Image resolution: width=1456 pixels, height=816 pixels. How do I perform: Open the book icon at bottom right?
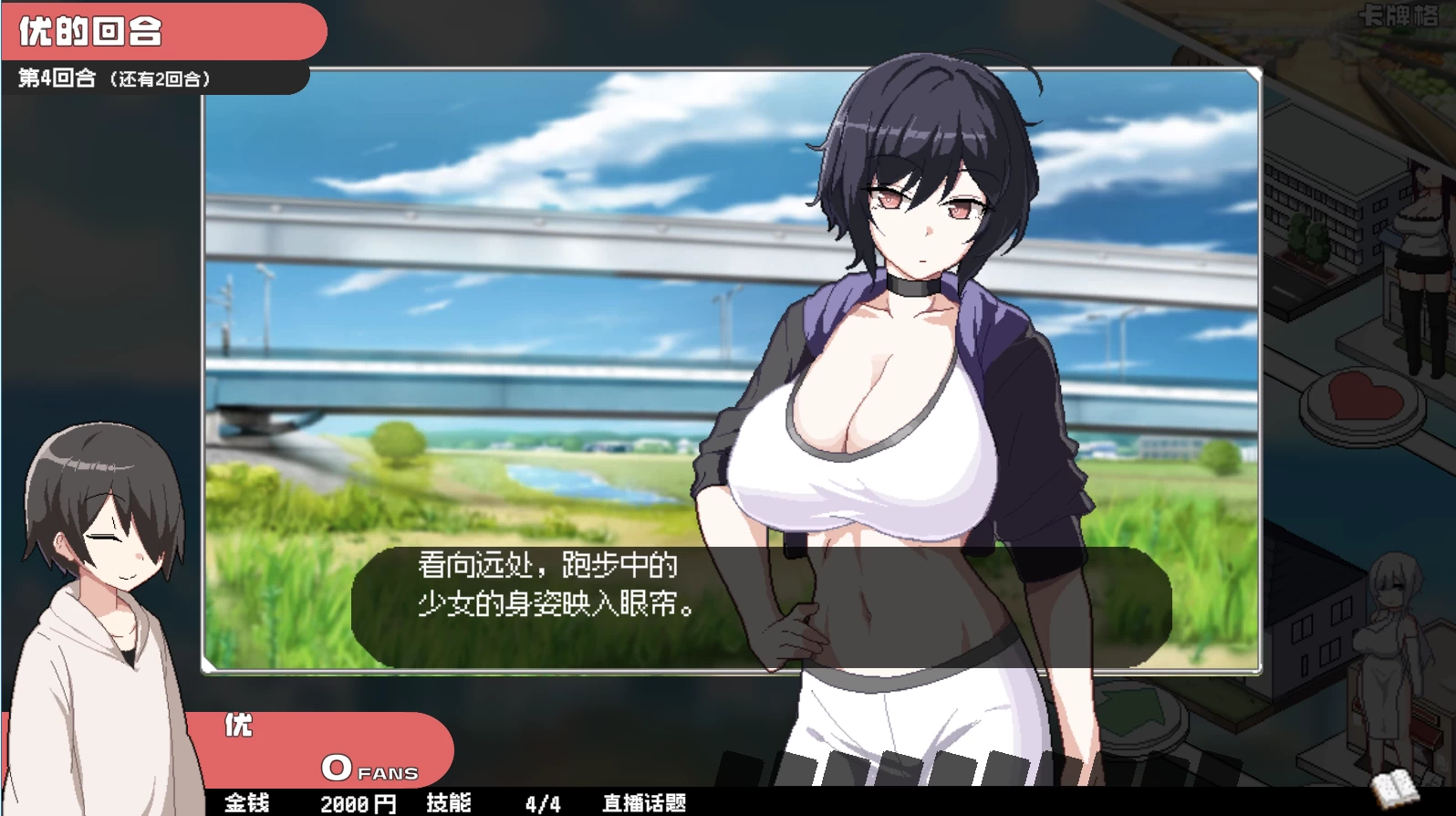(1394, 787)
